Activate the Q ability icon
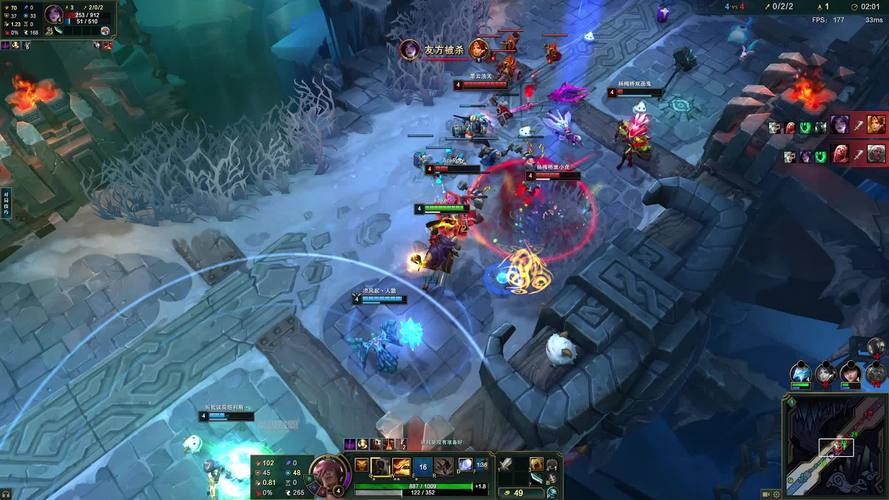This screenshot has height=500, width=889. 380,466
